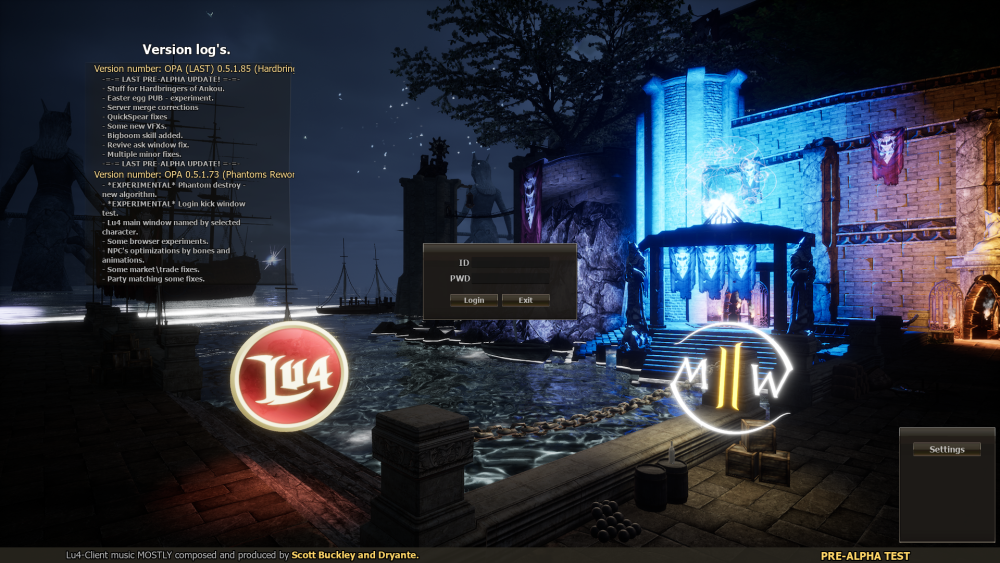Image resolution: width=1000 pixels, height=563 pixels.
Task: Choose the red Lu4 logo emblem
Action: tap(289, 376)
